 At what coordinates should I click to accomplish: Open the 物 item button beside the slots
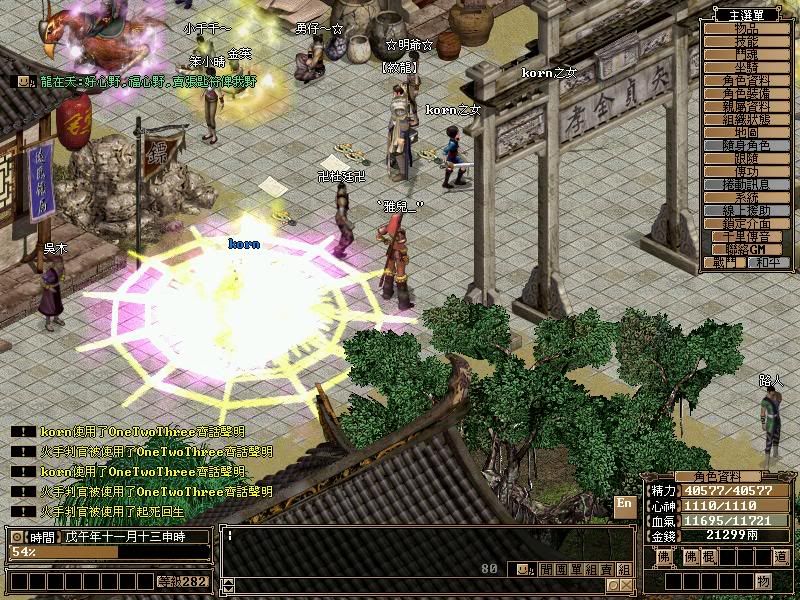763,581
